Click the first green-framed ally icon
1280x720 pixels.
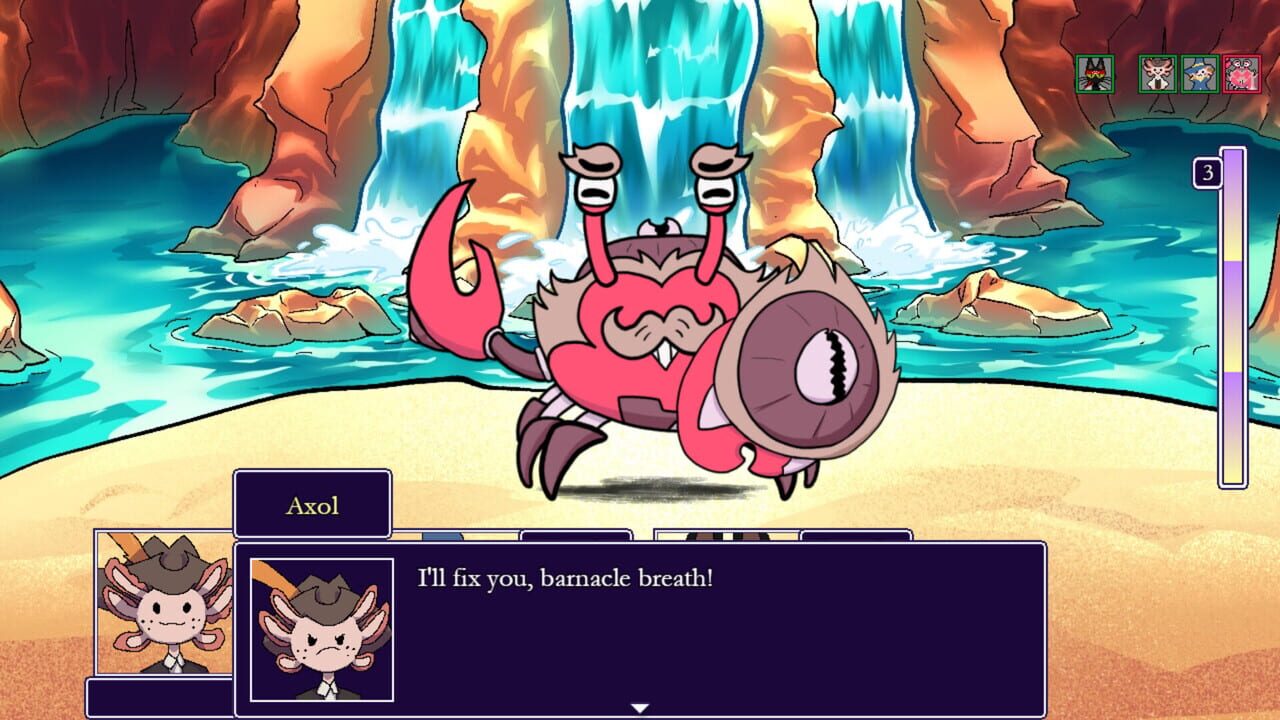1097,73
